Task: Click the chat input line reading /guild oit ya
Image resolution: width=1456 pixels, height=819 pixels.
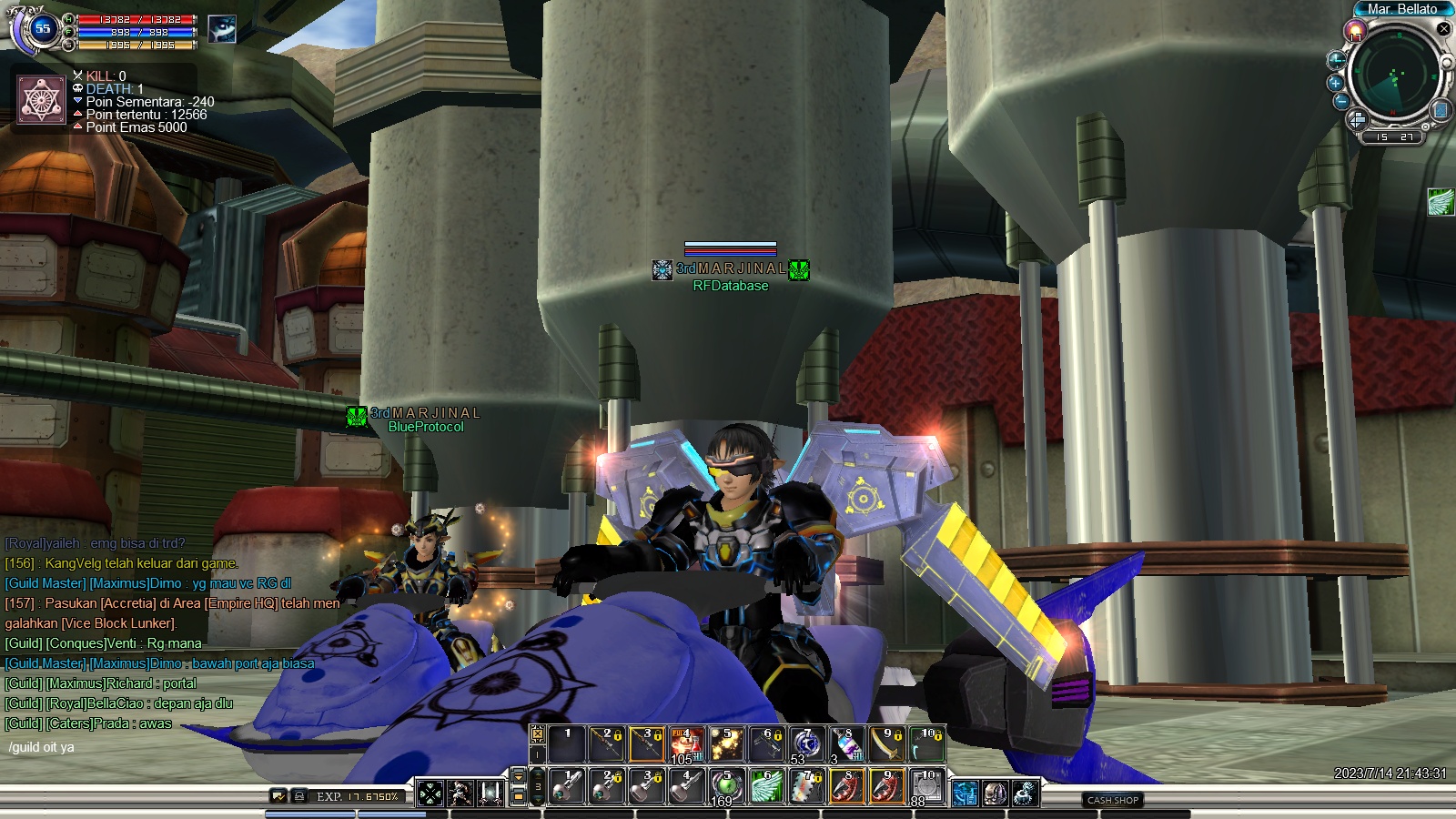Action: (x=42, y=747)
